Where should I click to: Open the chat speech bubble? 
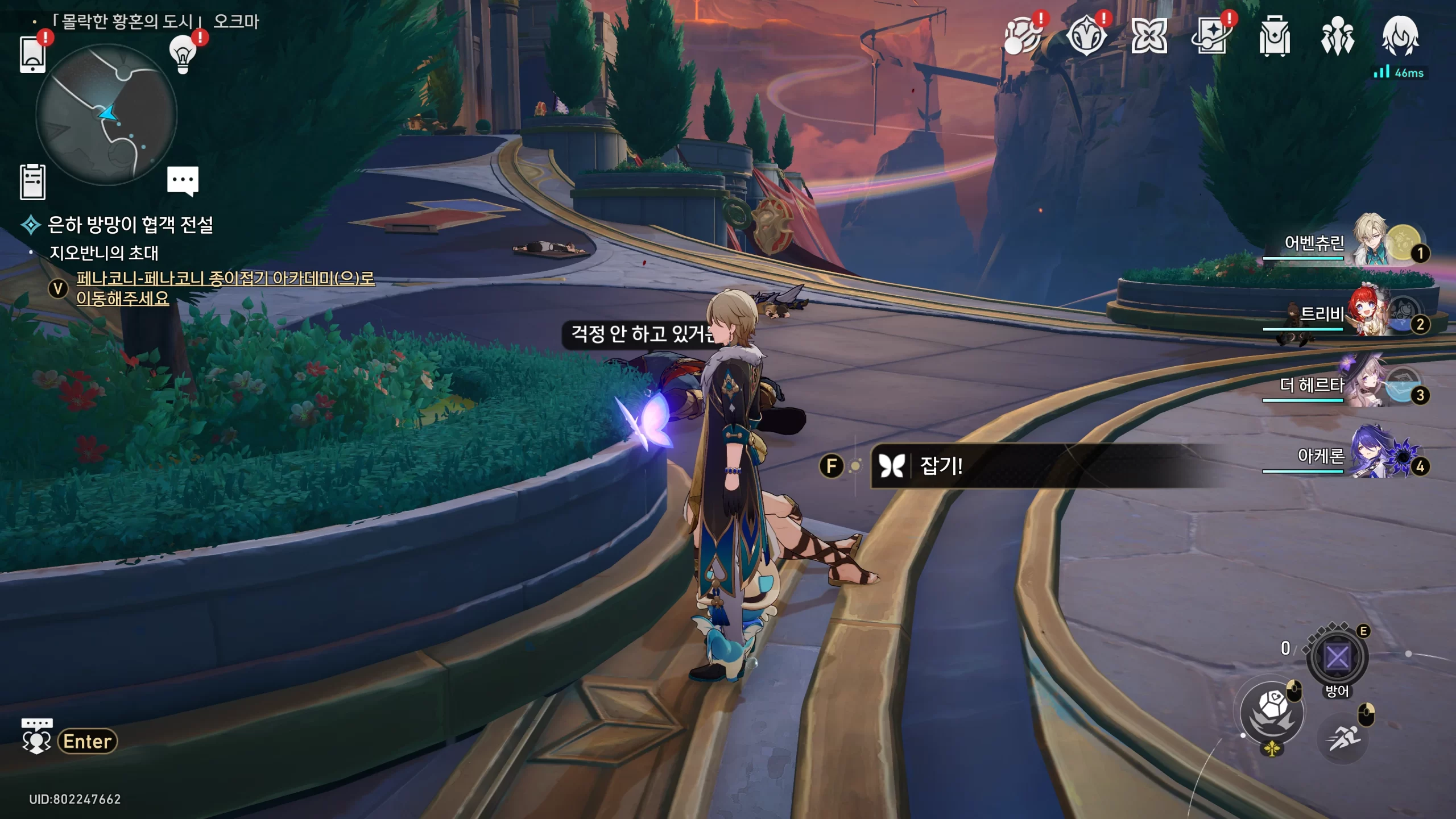click(183, 181)
